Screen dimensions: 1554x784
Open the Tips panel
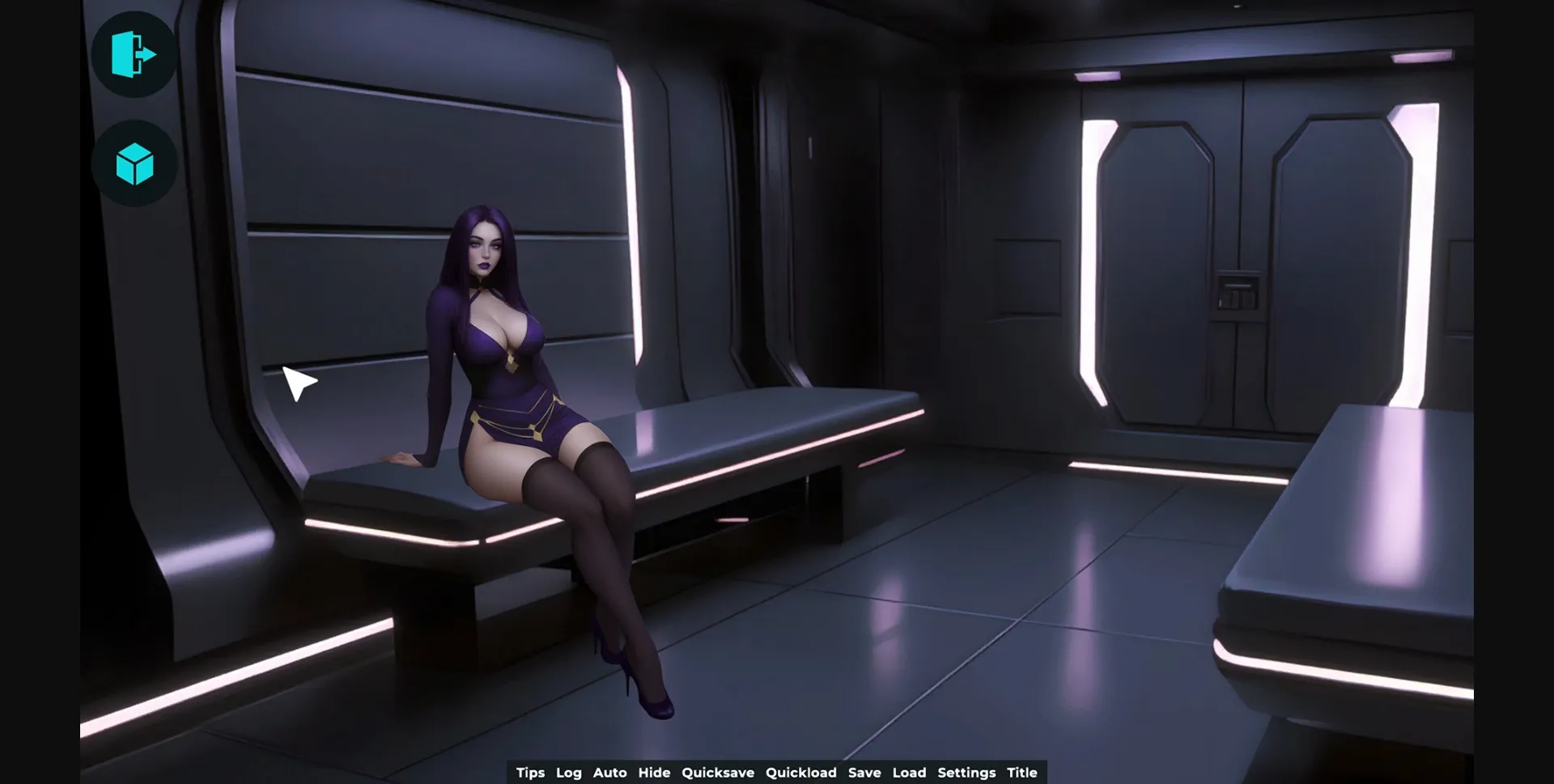530,773
